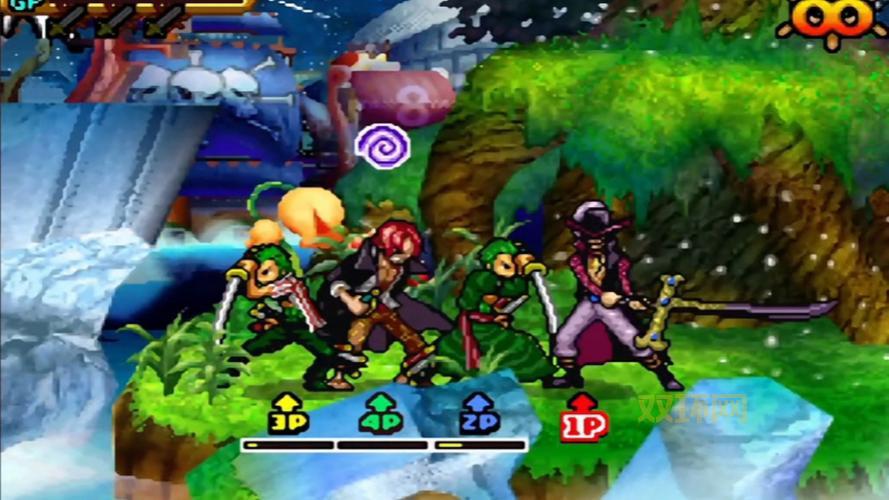Select the blue 2P player marker

tap(479, 414)
